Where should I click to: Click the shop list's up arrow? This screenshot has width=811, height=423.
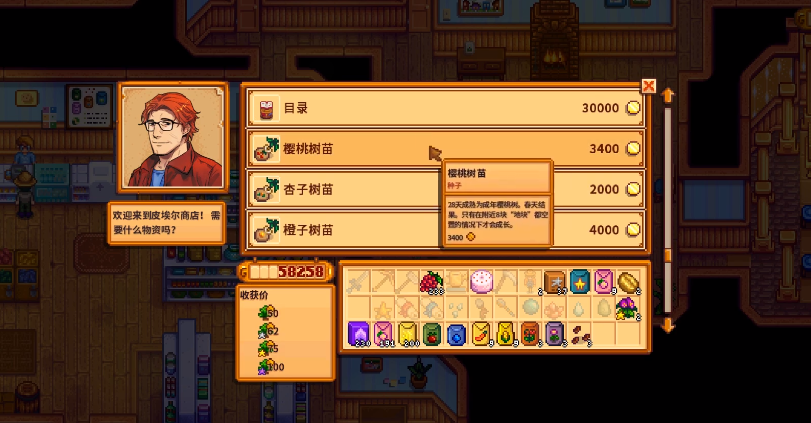click(x=668, y=95)
